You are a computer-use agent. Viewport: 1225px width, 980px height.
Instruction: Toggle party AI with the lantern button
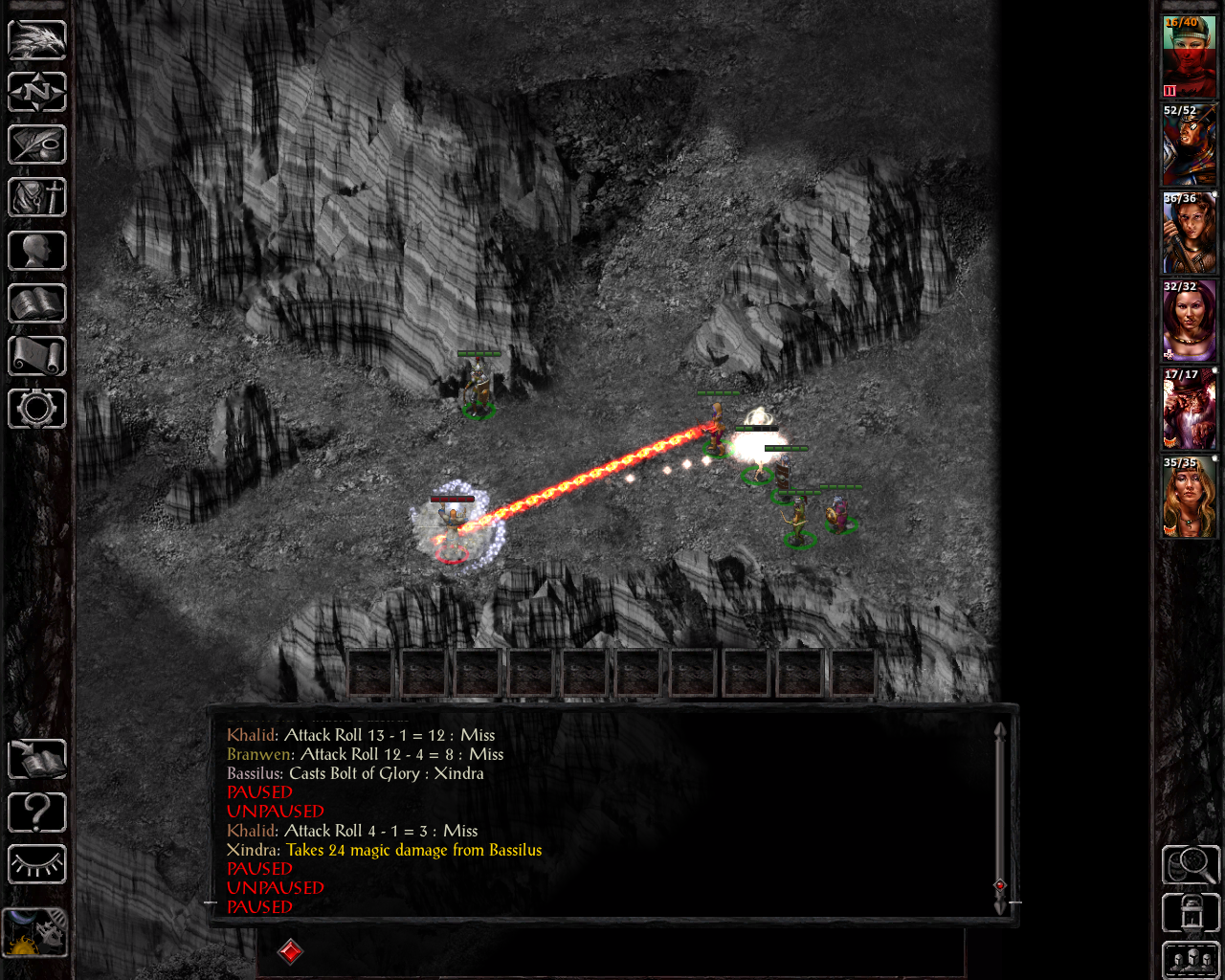tap(1191, 913)
